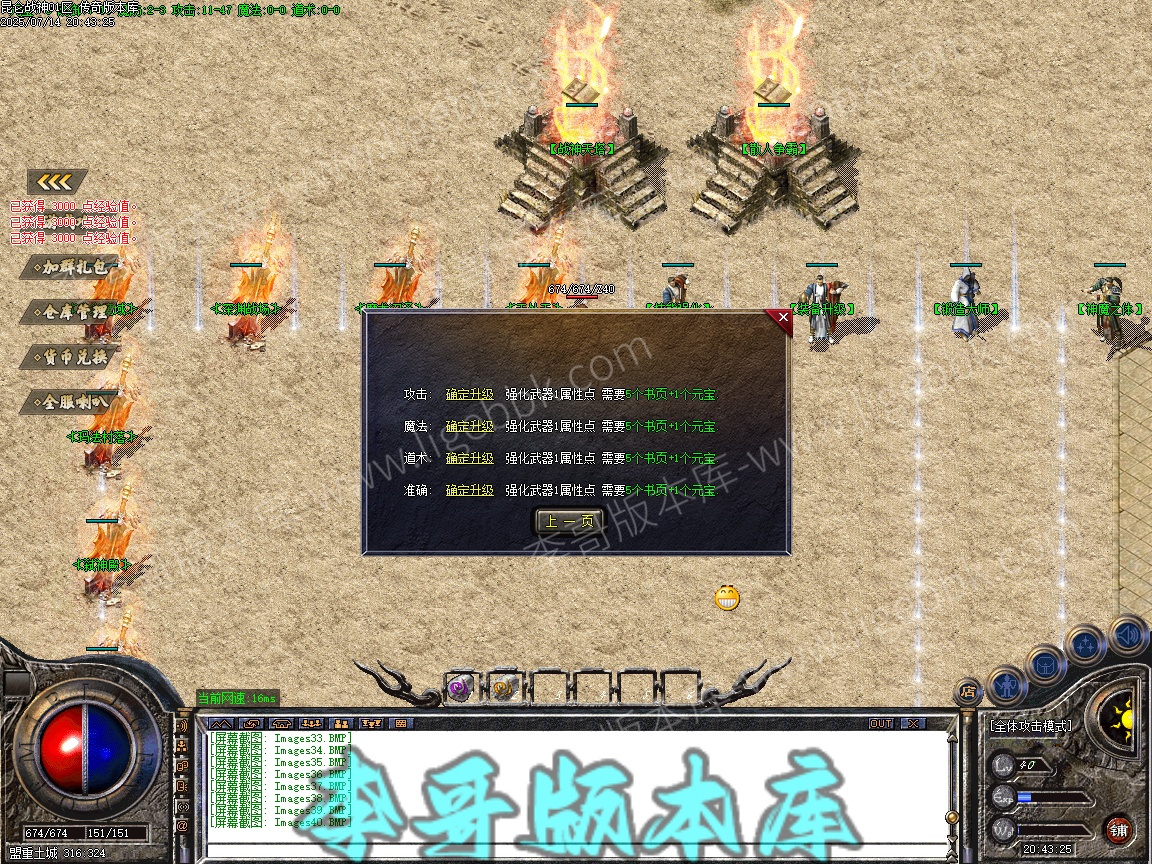
Task: Click the OUT button on chat bar
Action: point(881,723)
